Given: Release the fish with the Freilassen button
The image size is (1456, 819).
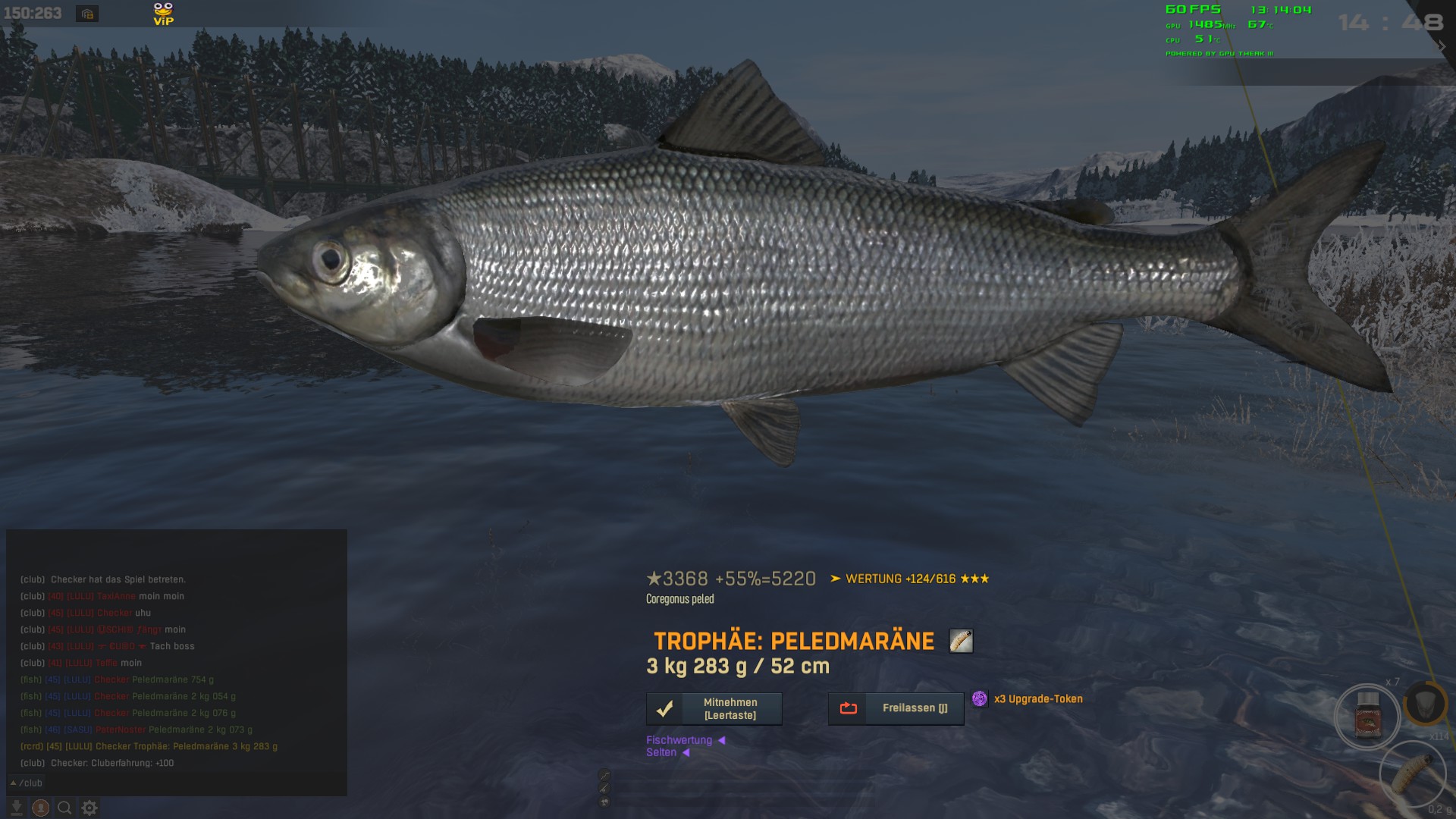Looking at the screenshot, I should [896, 708].
